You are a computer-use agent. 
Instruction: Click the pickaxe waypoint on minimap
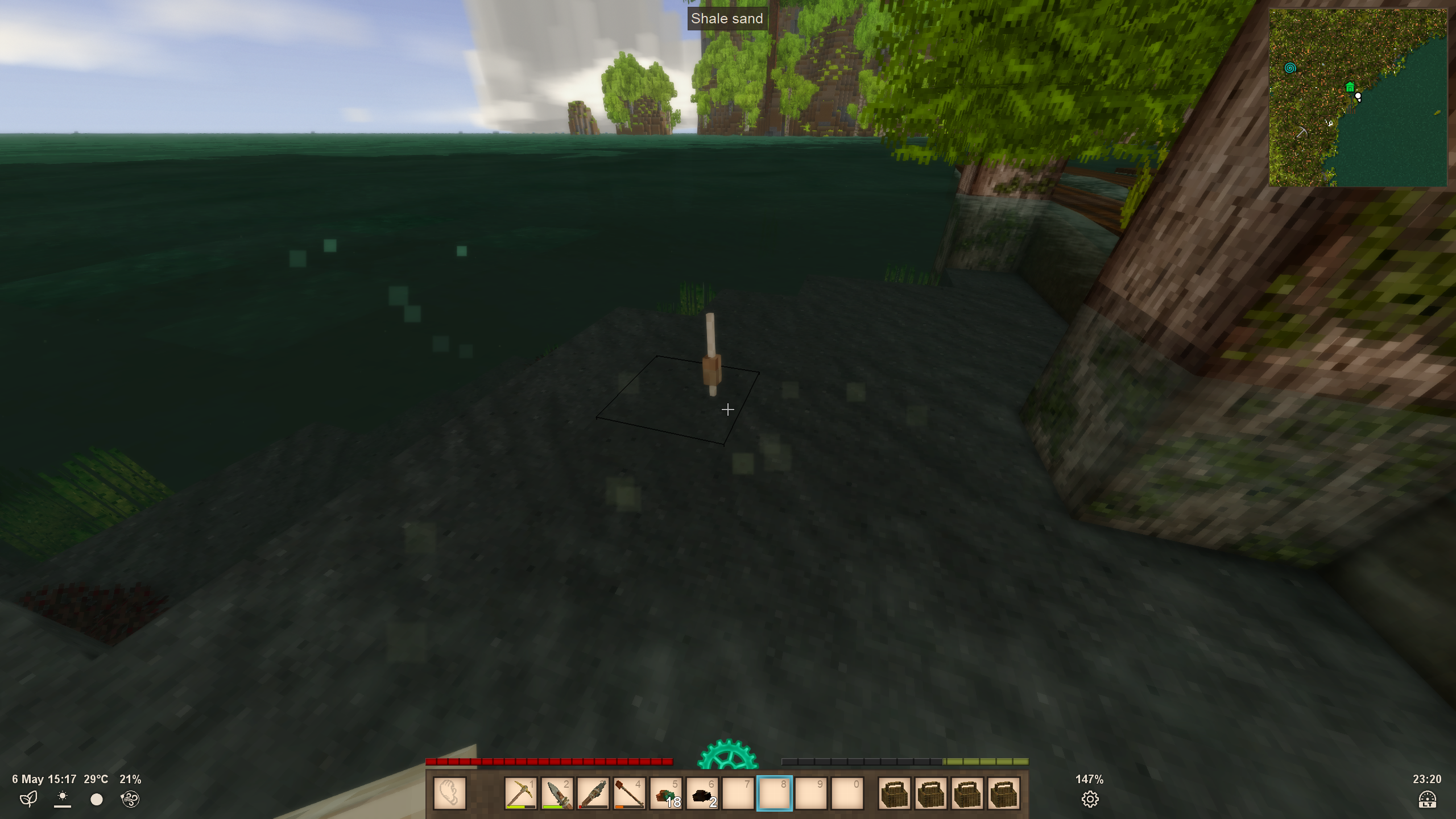point(1301,133)
